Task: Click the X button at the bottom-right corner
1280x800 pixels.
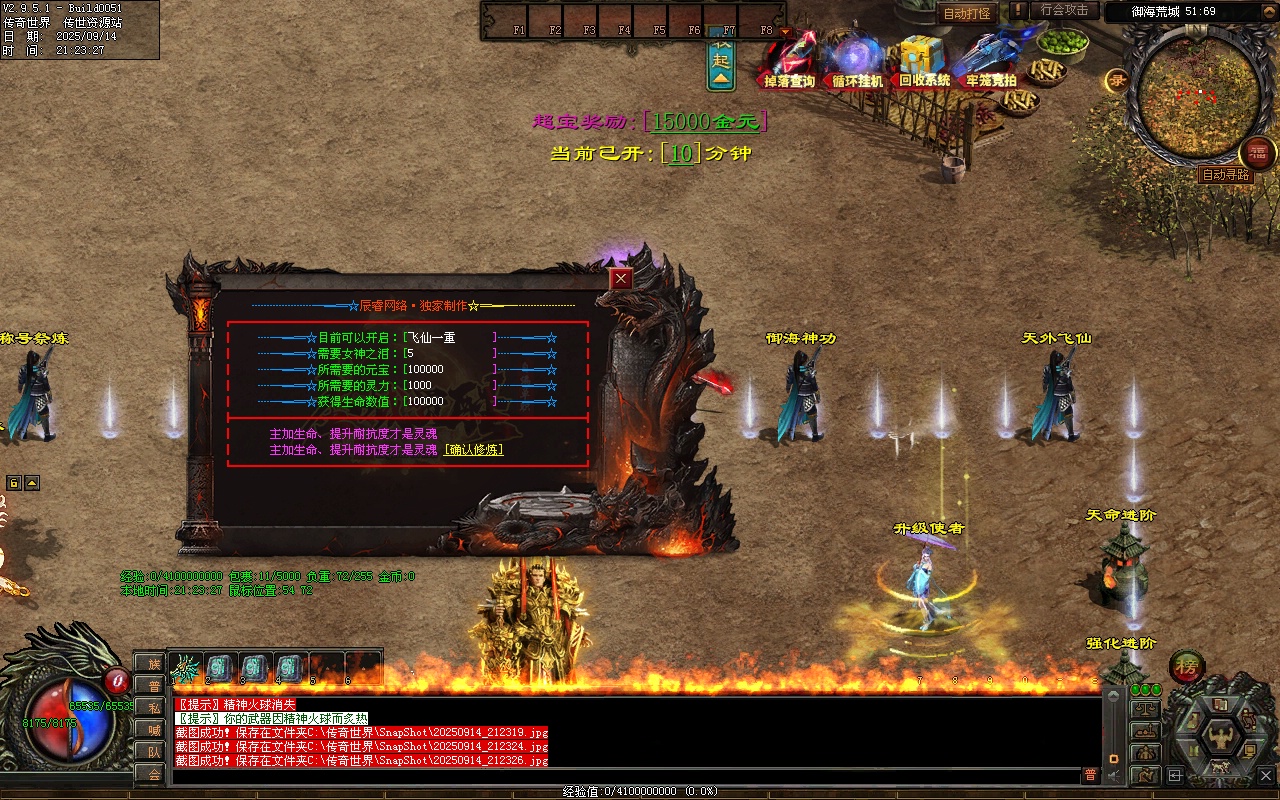Action: pyautogui.click(x=1265, y=775)
